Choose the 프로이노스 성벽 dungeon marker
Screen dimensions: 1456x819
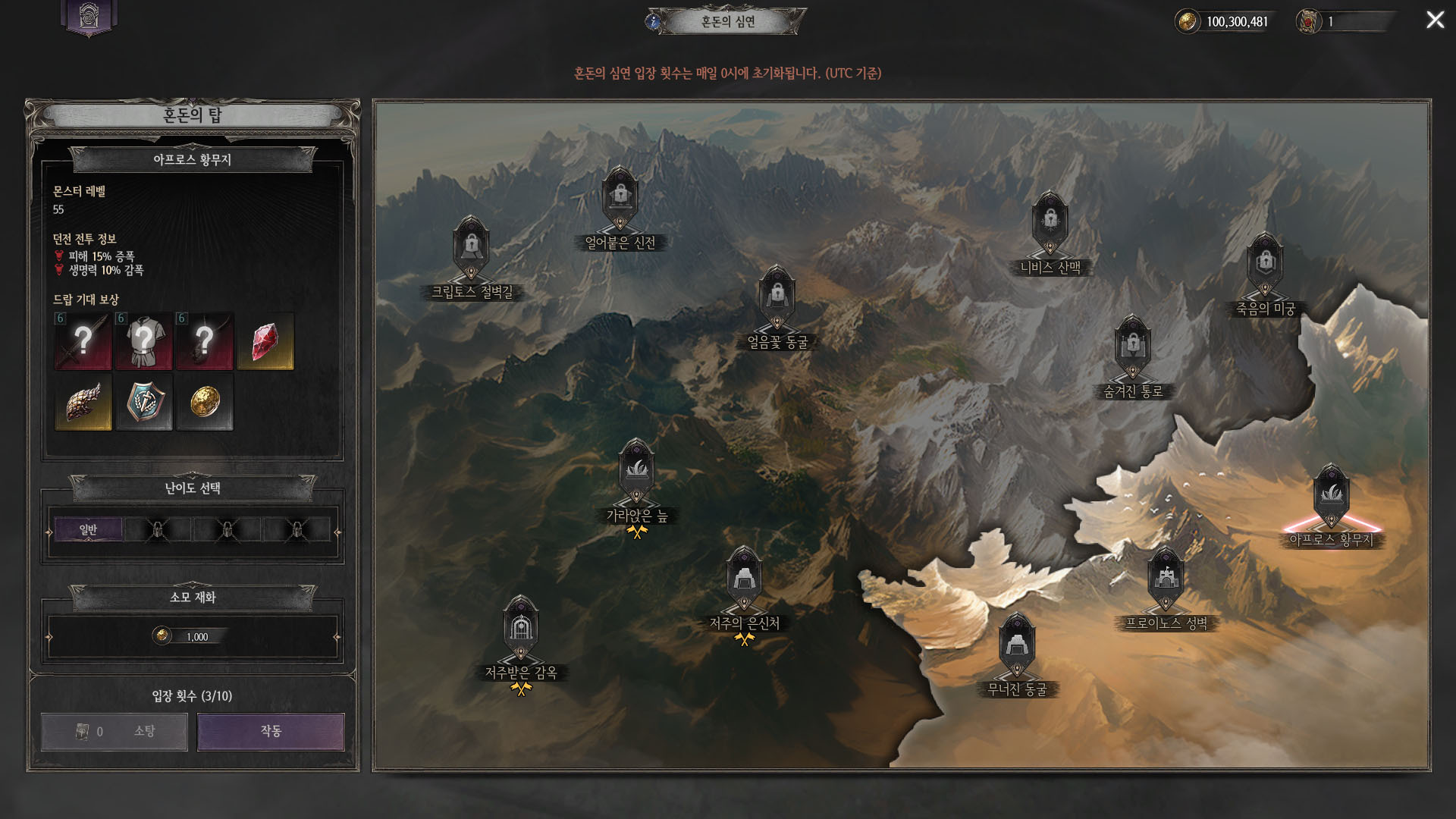coord(1166,580)
